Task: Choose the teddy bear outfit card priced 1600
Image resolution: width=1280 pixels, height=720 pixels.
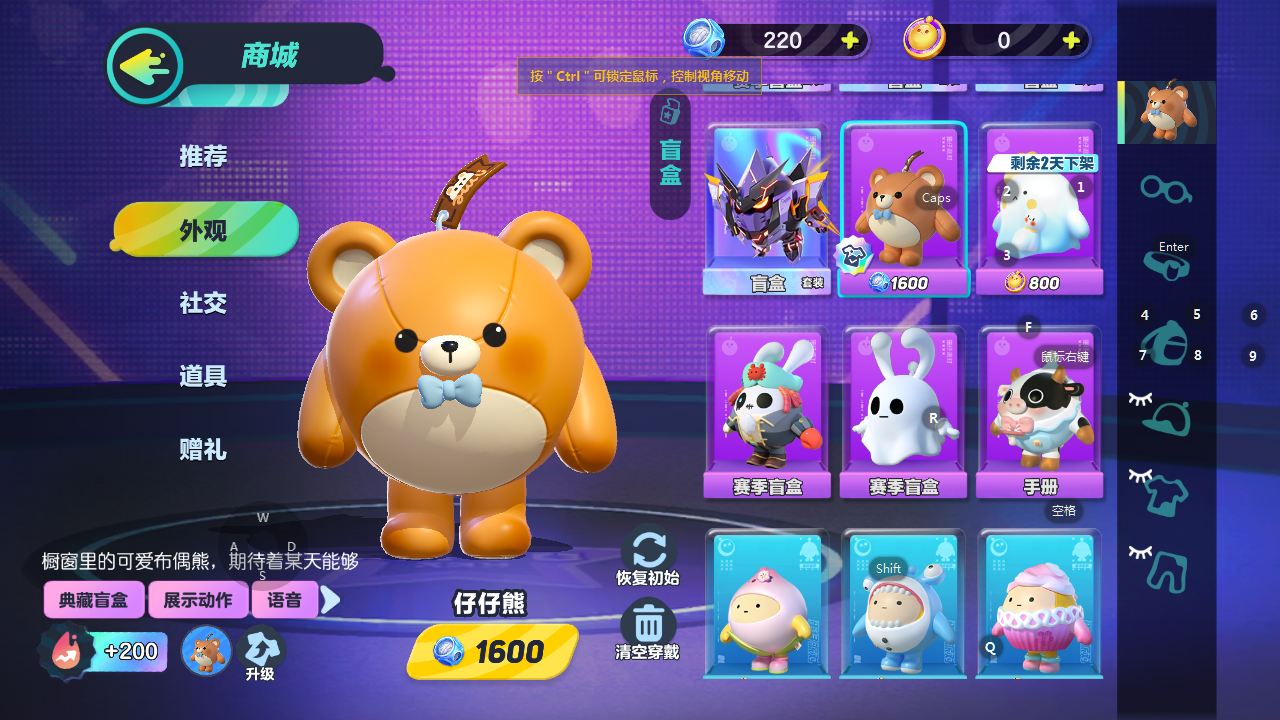Action: click(x=904, y=210)
